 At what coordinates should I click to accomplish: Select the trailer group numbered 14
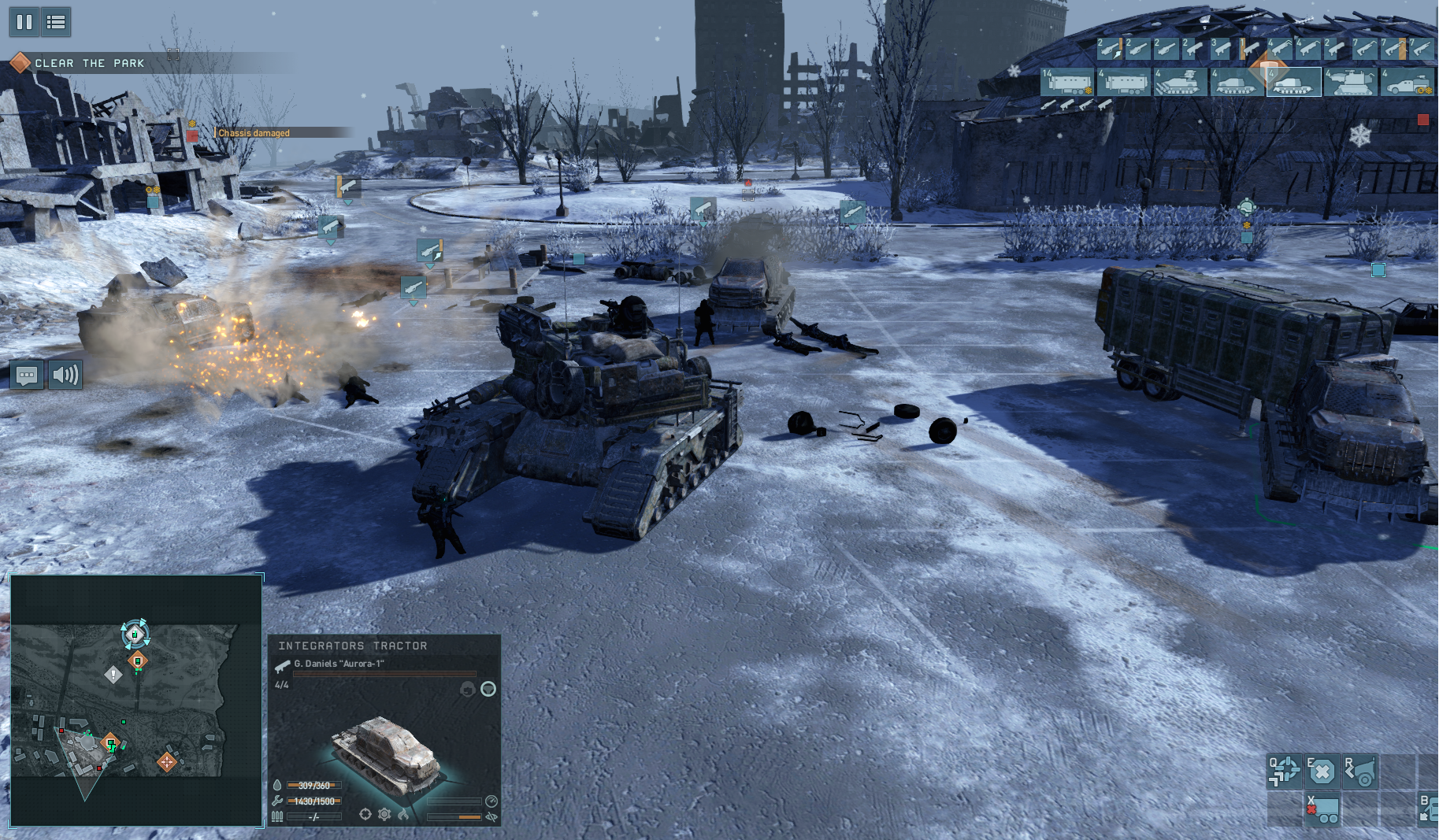pos(1067,82)
